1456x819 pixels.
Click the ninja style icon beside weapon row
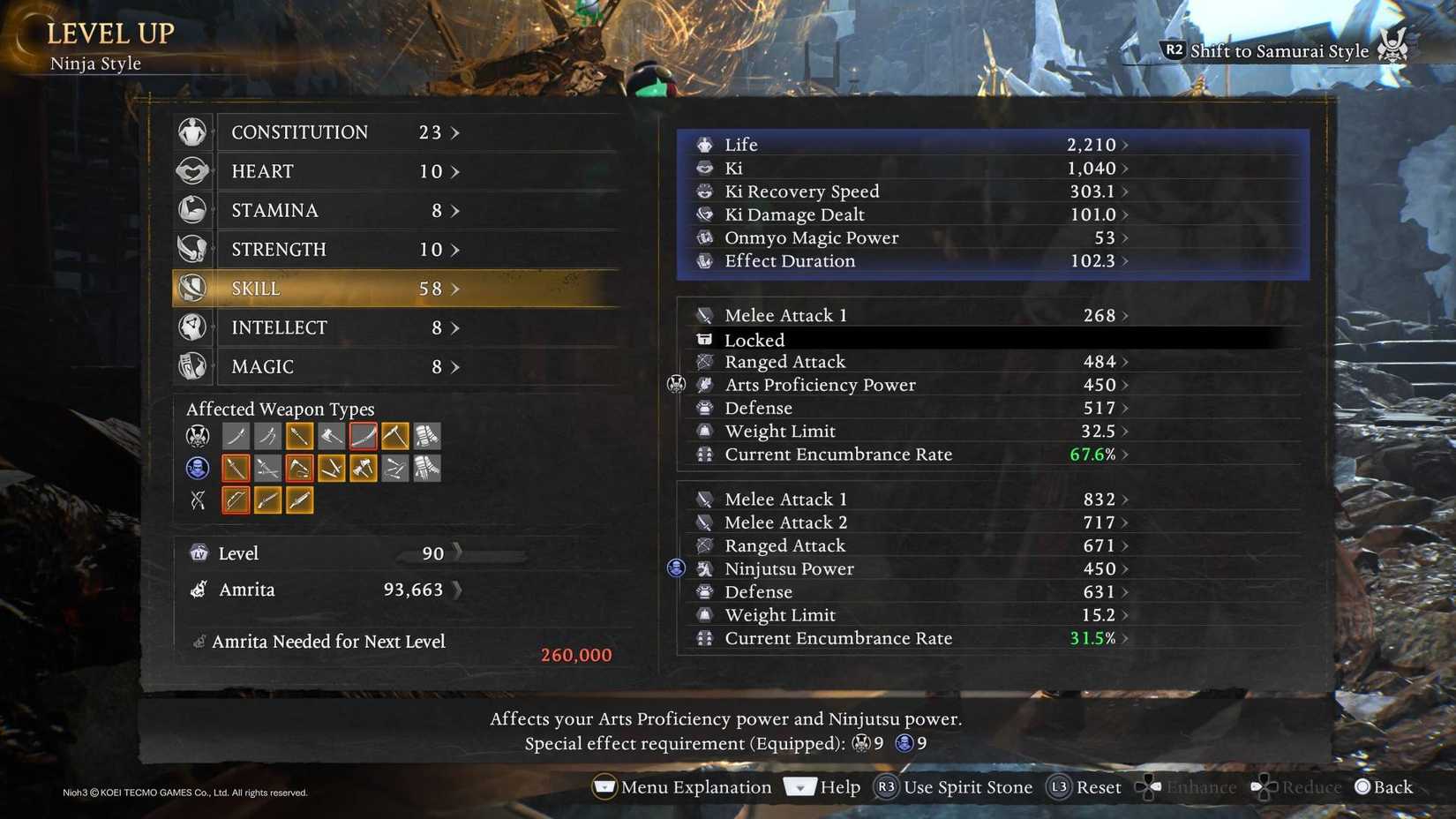(x=196, y=468)
